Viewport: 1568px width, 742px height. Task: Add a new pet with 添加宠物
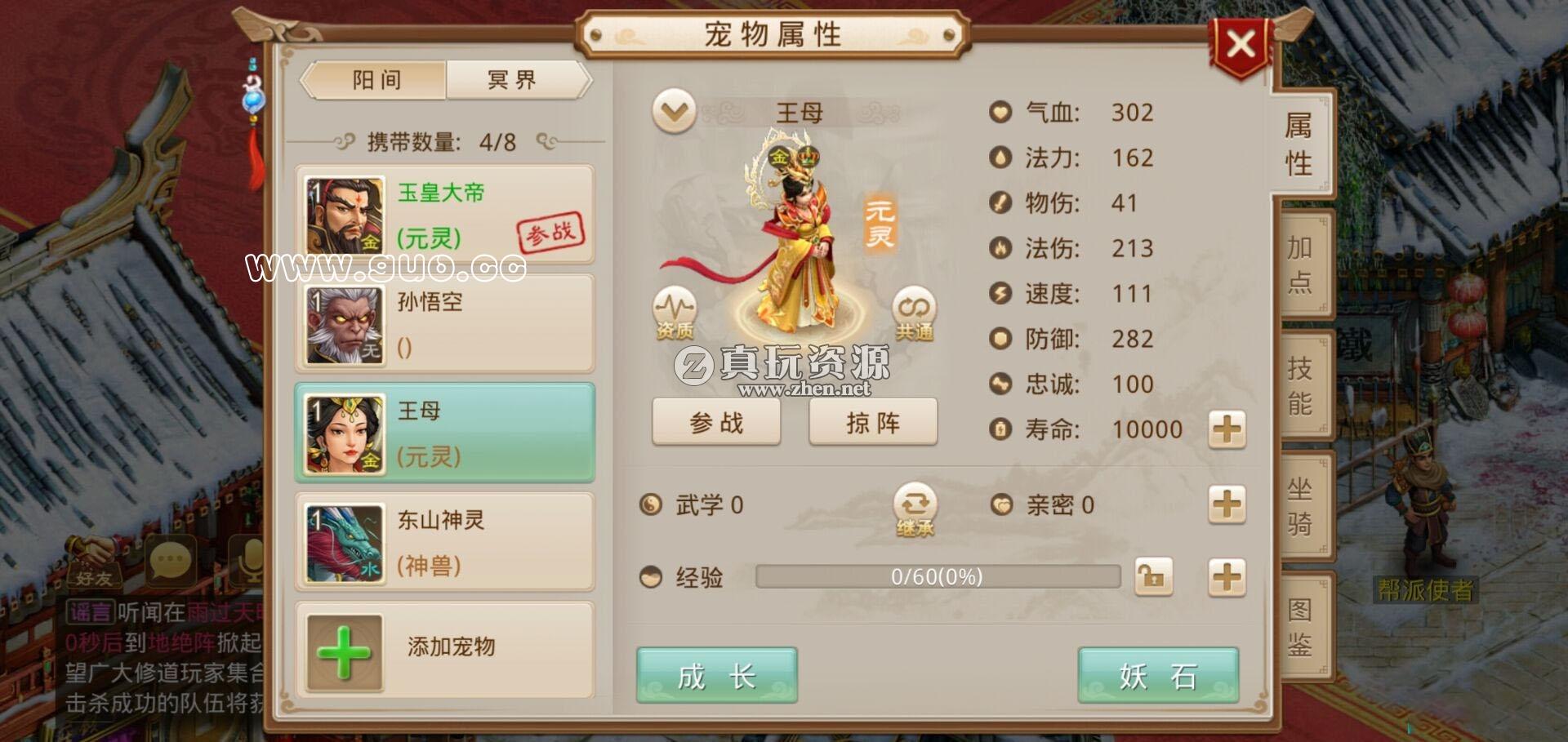pos(444,649)
